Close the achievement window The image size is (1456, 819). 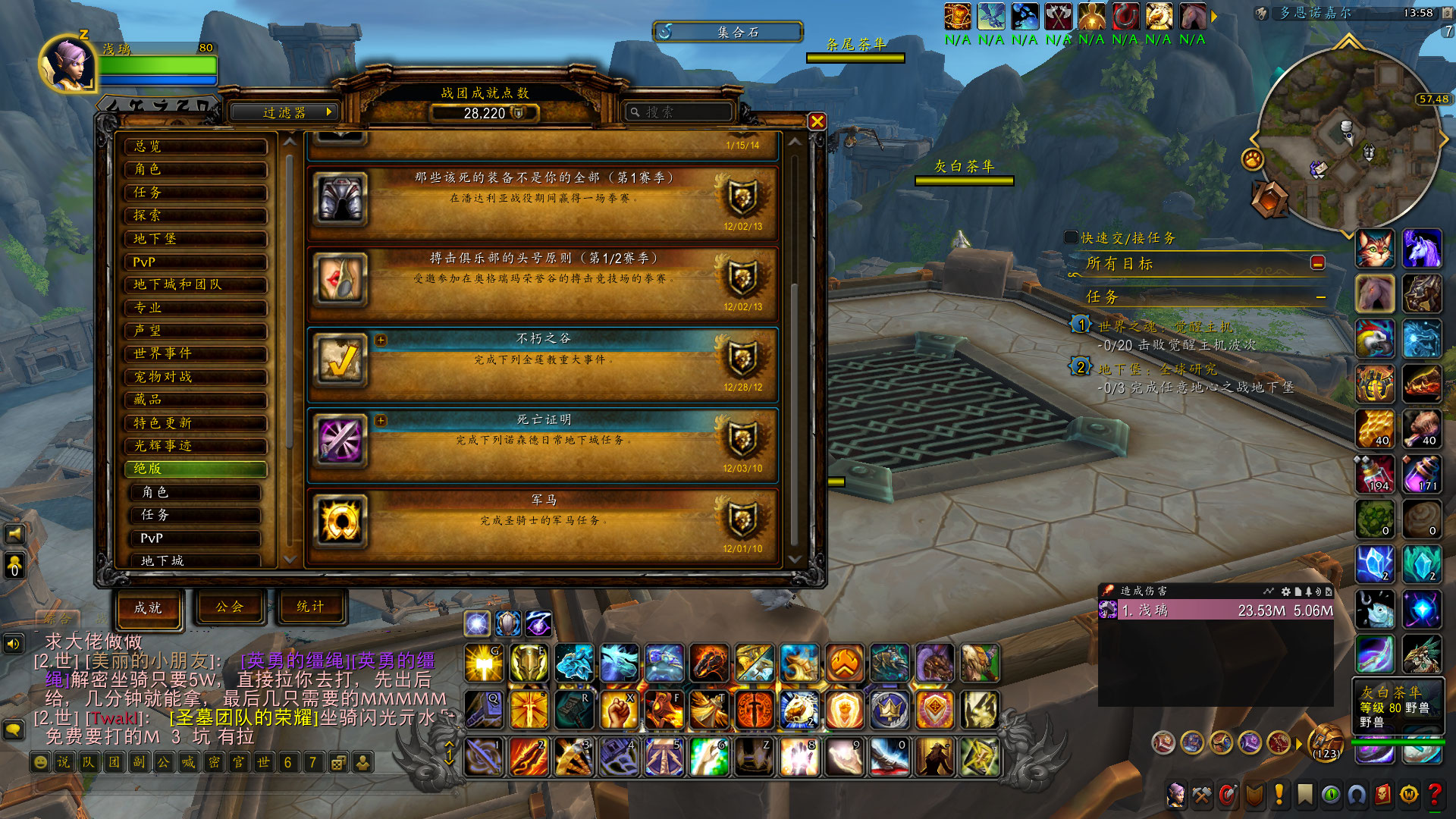[817, 121]
